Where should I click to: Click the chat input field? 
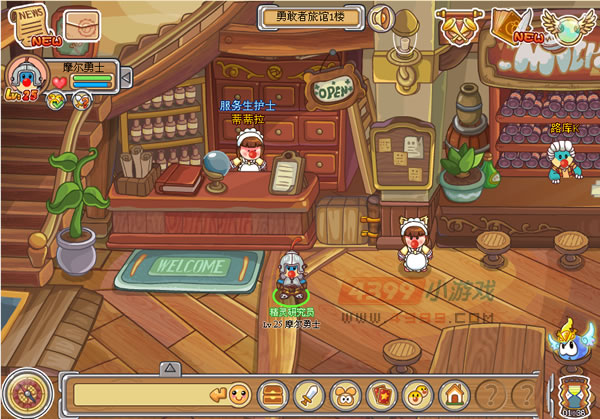coord(148,393)
